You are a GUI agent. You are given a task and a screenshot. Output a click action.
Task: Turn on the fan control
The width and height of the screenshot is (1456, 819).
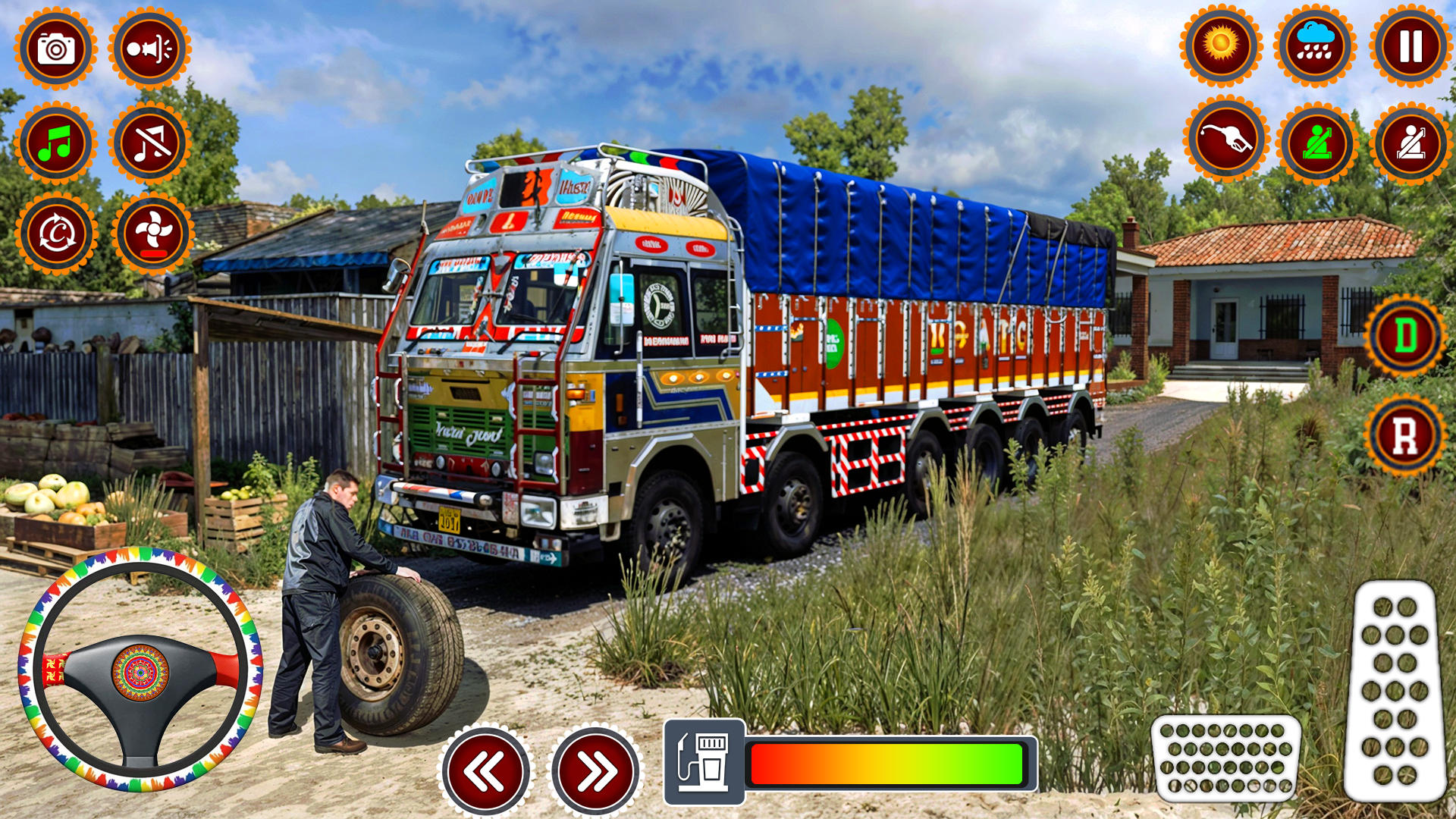(x=149, y=231)
